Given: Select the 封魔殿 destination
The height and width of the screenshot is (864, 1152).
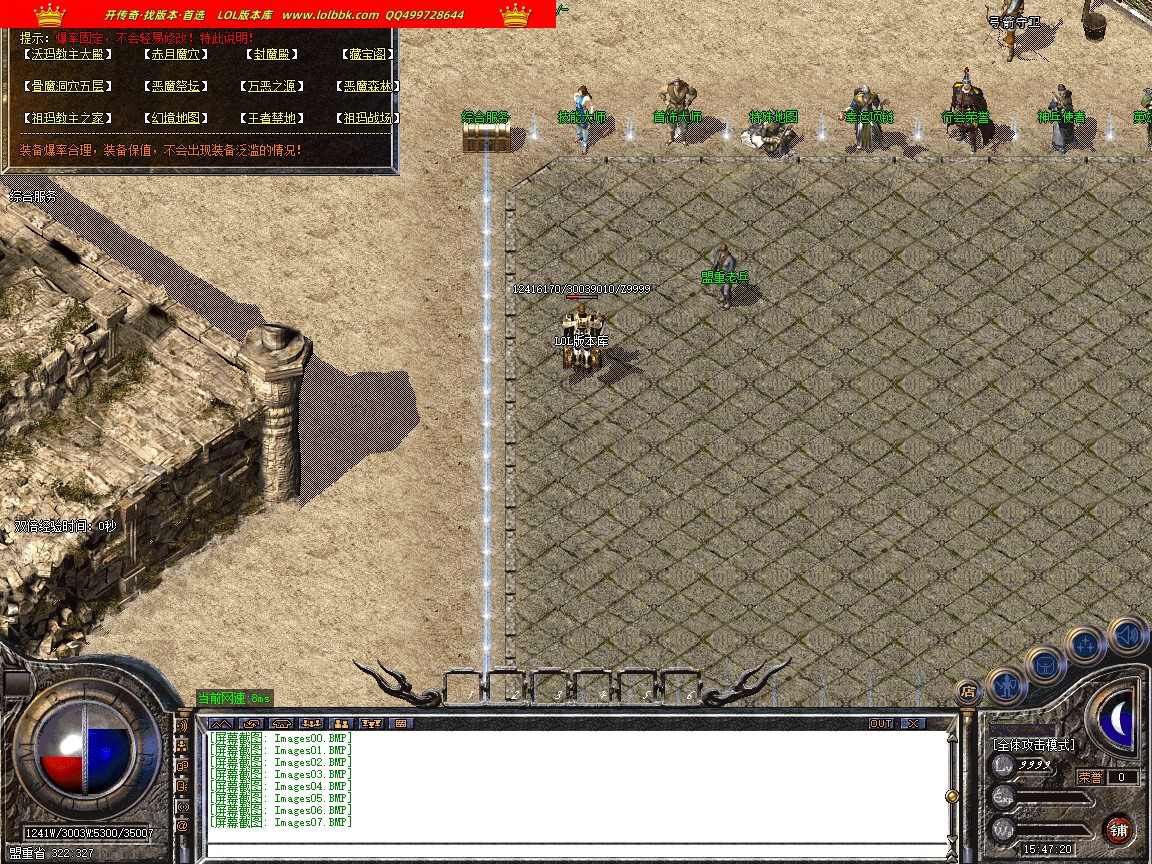Looking at the screenshot, I should coord(271,55).
